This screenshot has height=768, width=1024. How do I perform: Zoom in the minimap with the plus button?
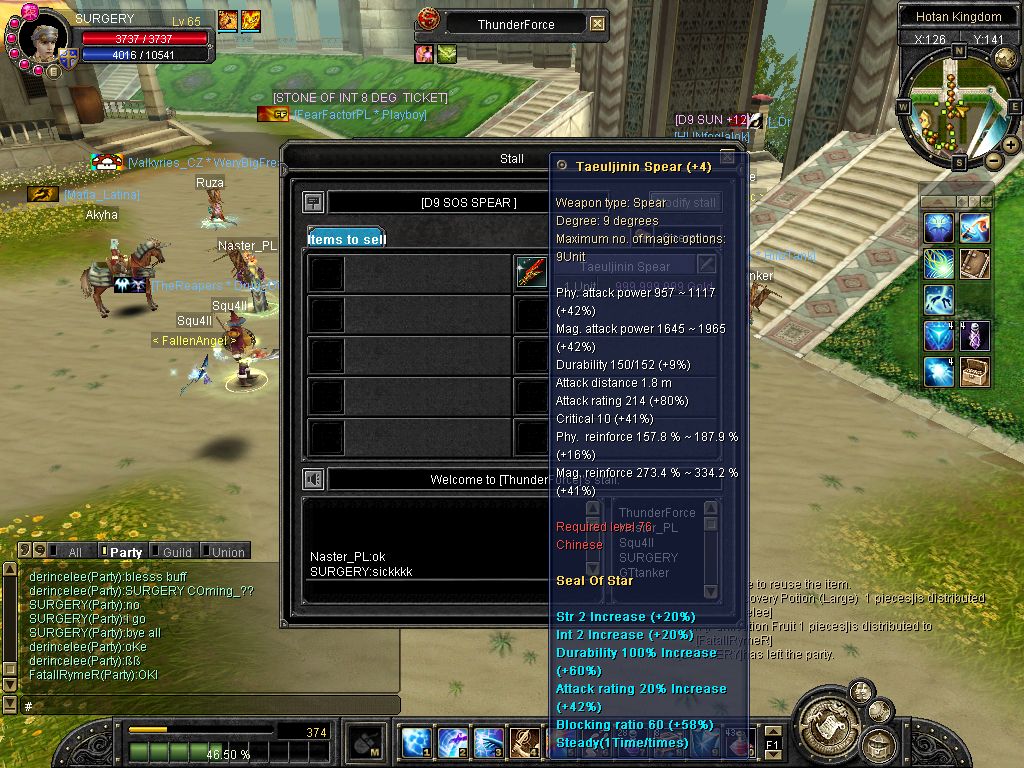click(1011, 145)
